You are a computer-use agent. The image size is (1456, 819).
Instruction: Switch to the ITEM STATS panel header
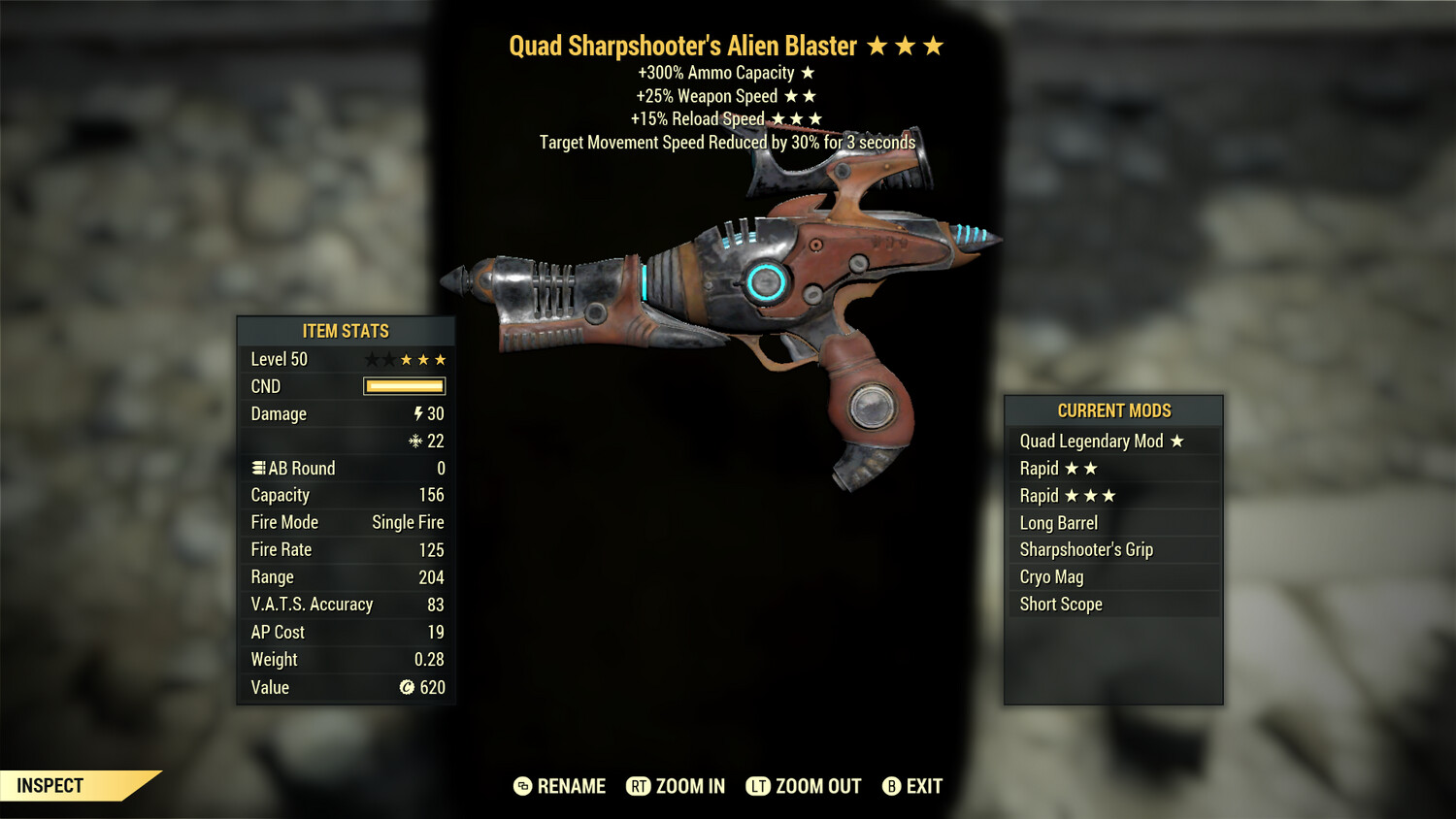(345, 331)
